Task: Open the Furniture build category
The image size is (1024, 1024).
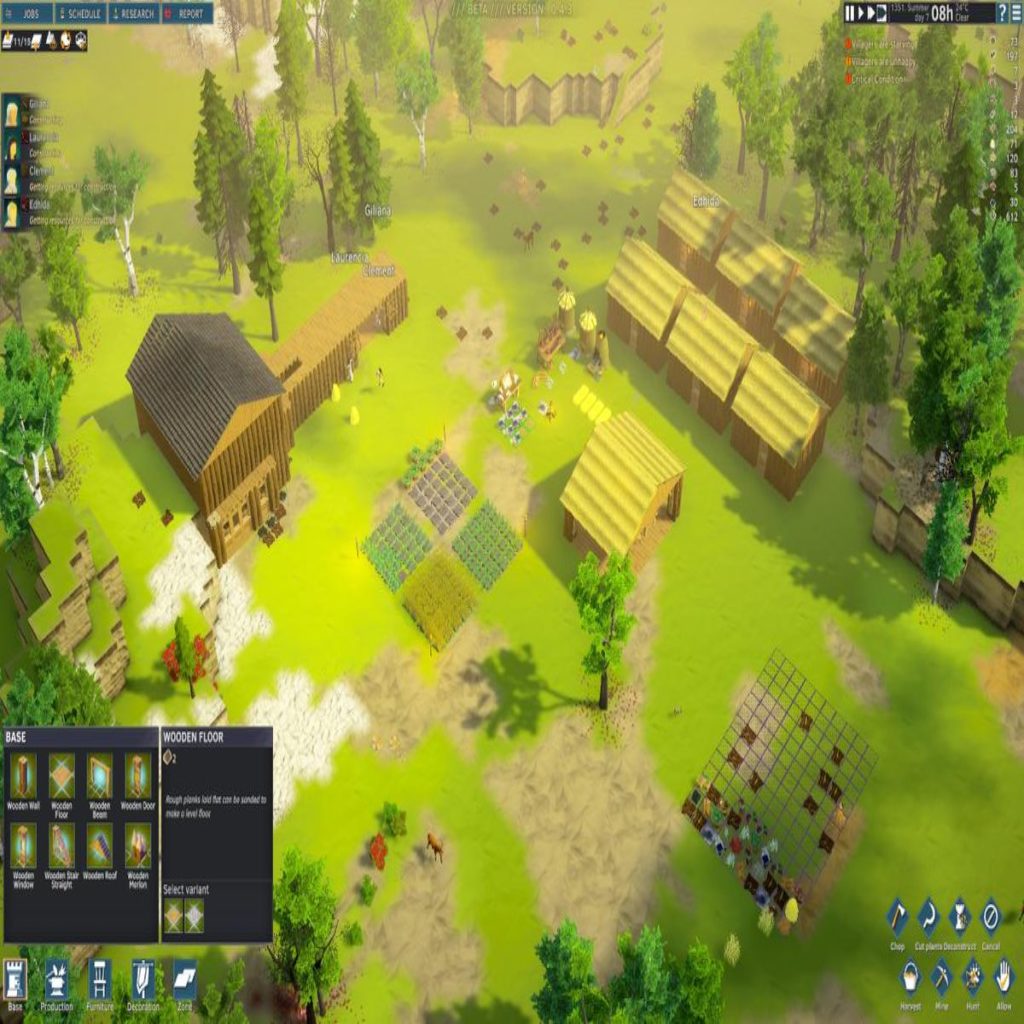Action: [x=99, y=981]
